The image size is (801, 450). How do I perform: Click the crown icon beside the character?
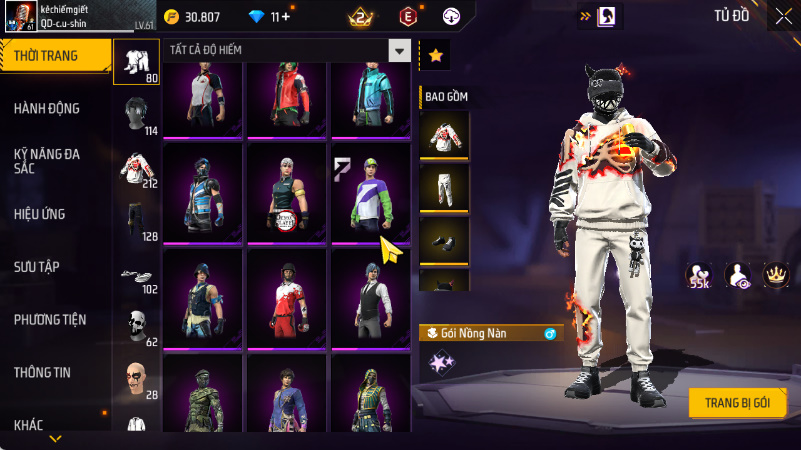coord(775,274)
